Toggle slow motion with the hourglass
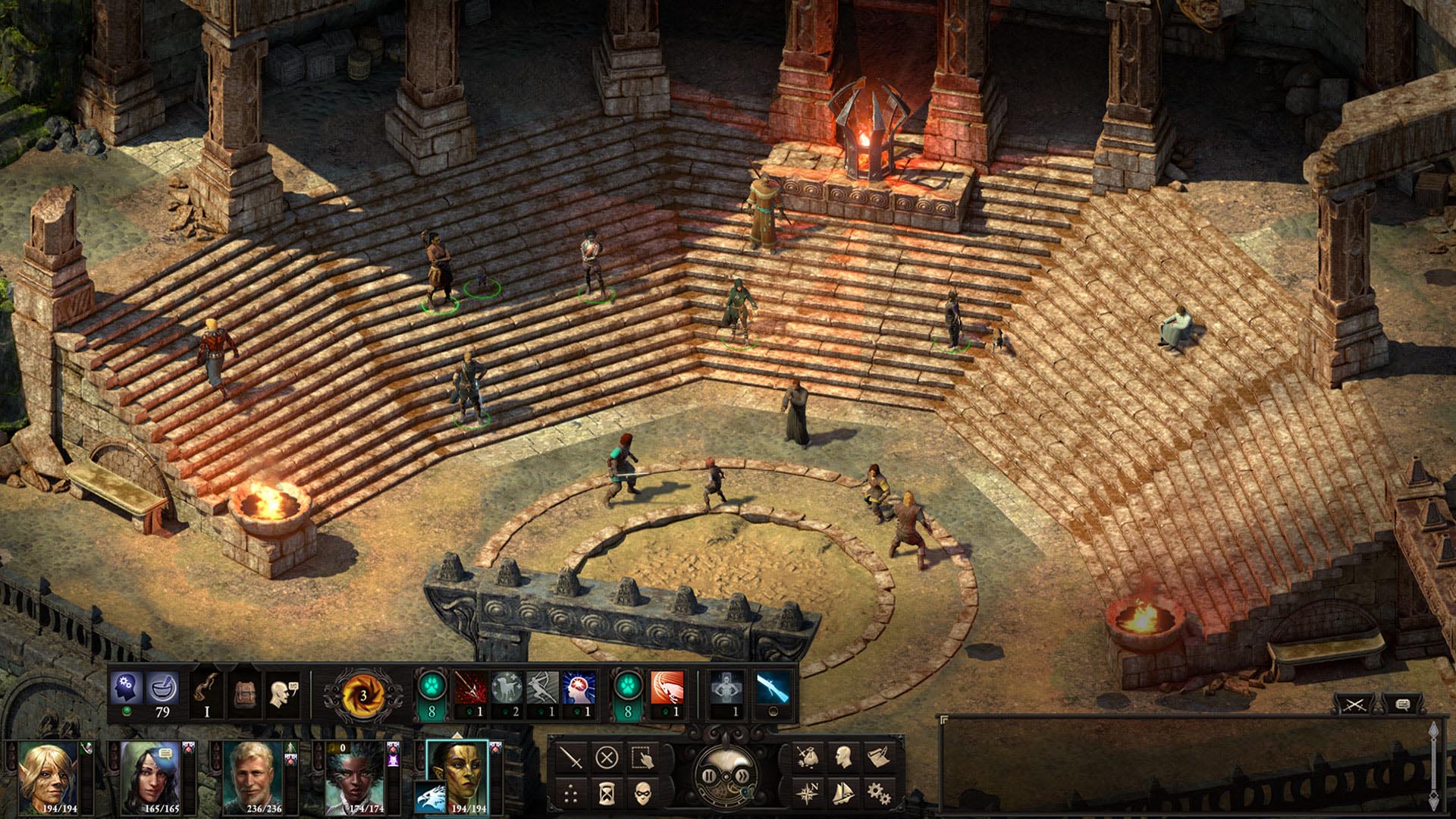 click(607, 794)
